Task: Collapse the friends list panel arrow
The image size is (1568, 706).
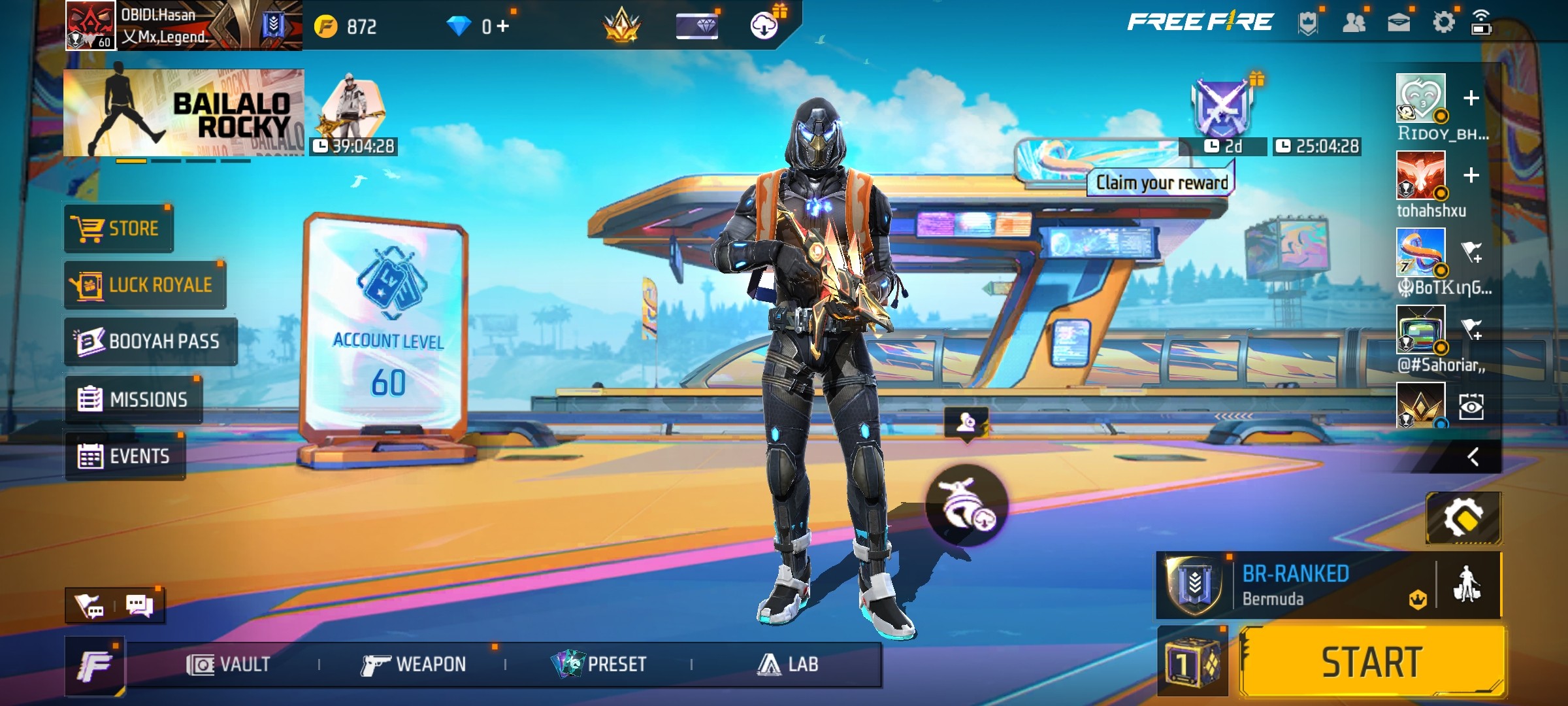Action: coord(1473,456)
